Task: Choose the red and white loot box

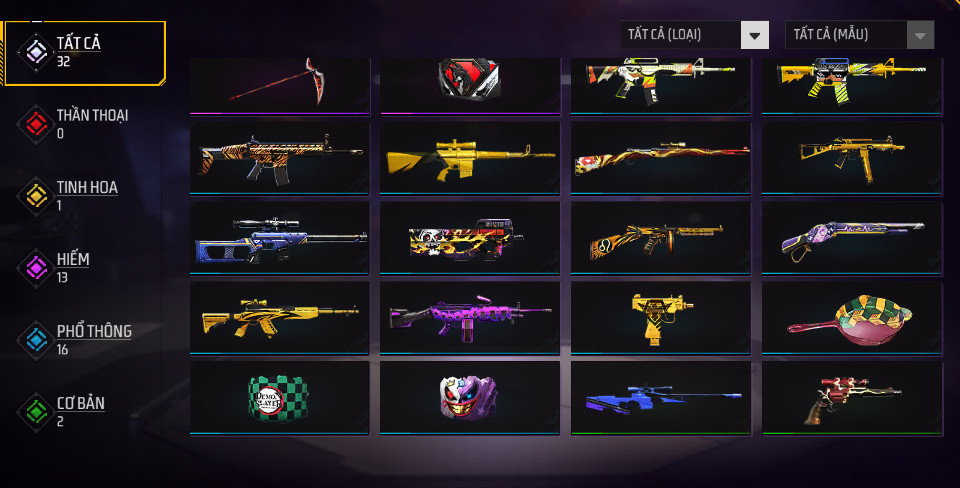Action: pyautogui.click(x=470, y=82)
